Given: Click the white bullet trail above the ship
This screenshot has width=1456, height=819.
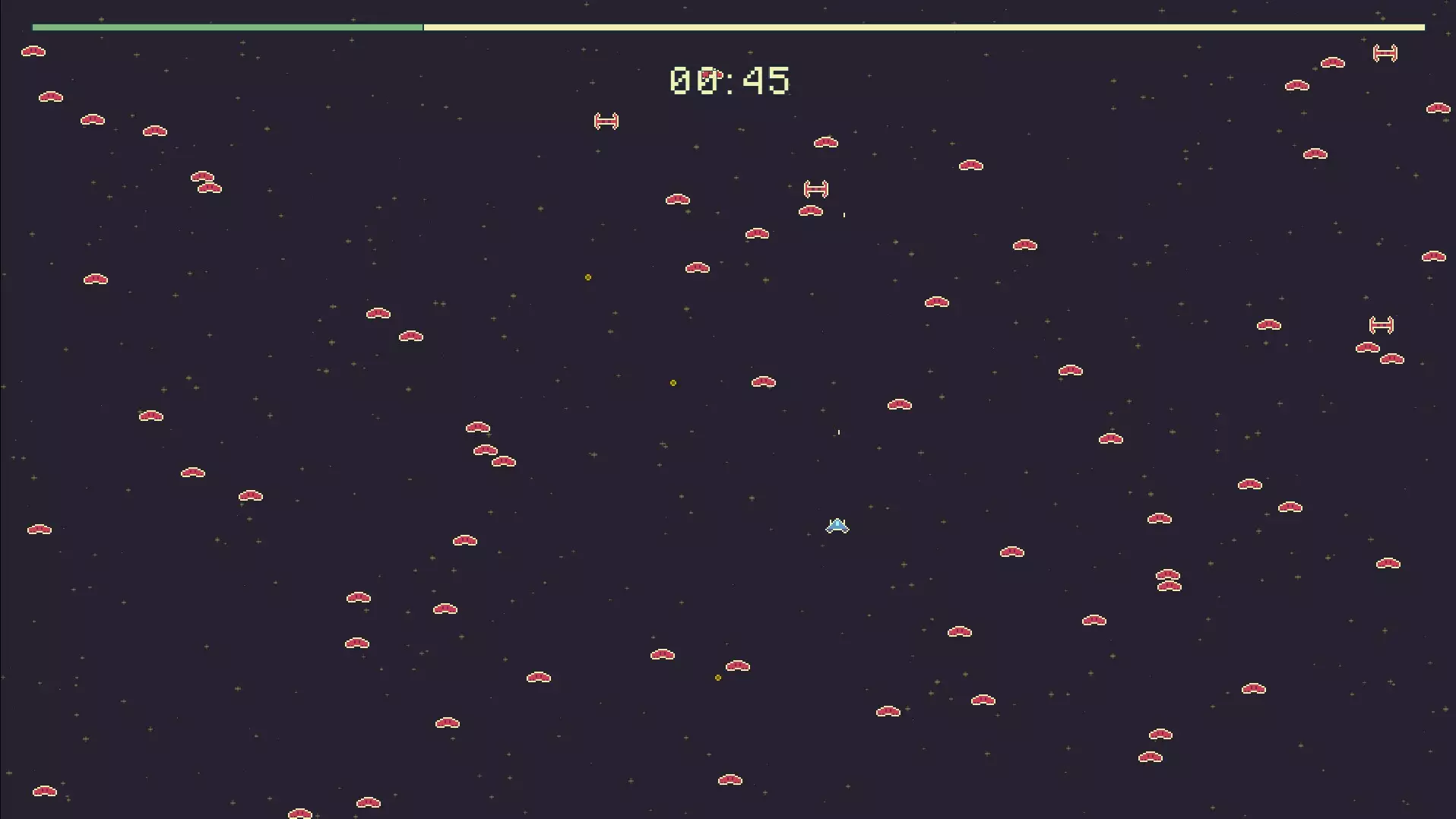Looking at the screenshot, I should click(838, 432).
